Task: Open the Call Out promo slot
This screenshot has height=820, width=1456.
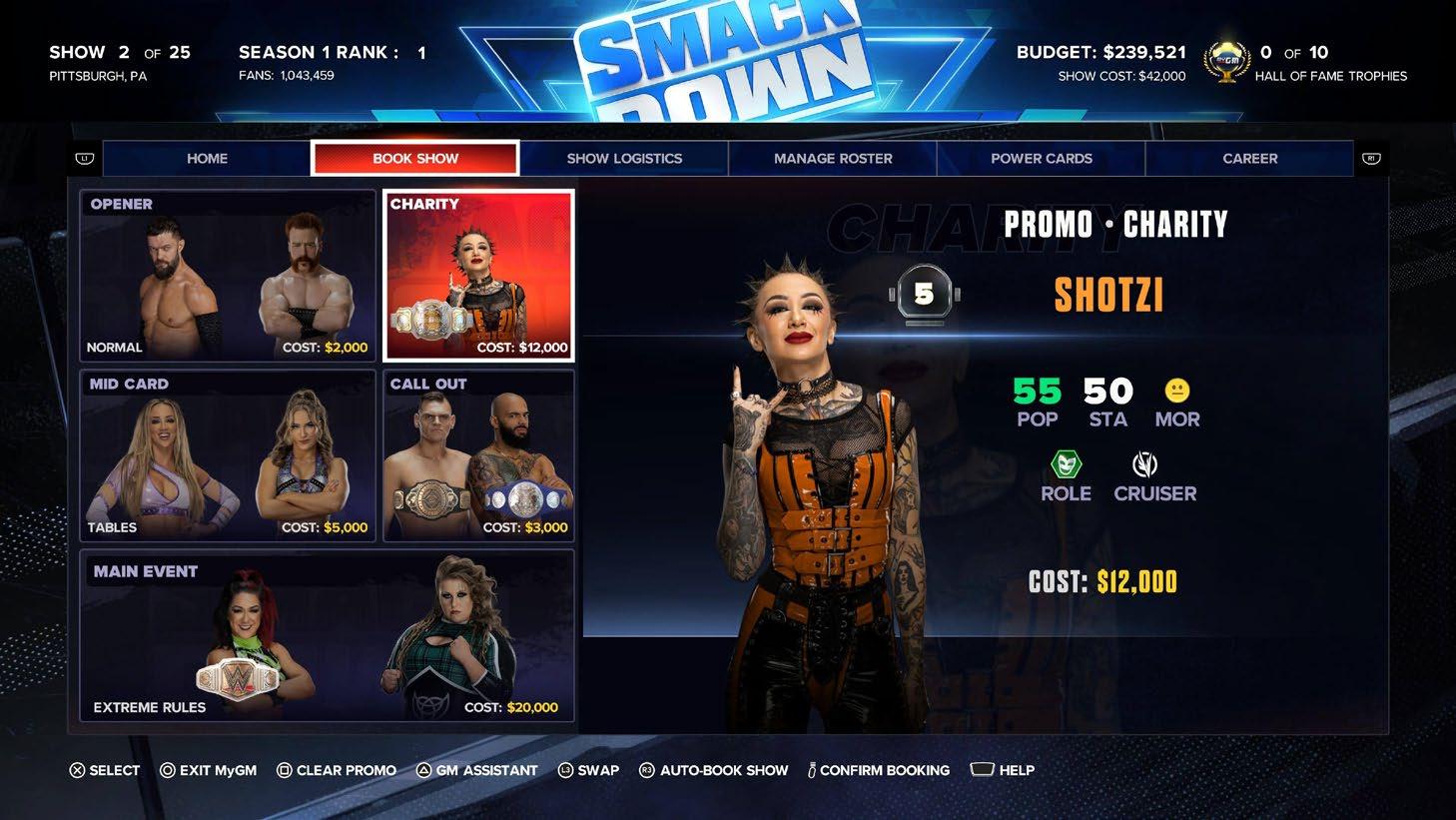Action: click(x=479, y=456)
